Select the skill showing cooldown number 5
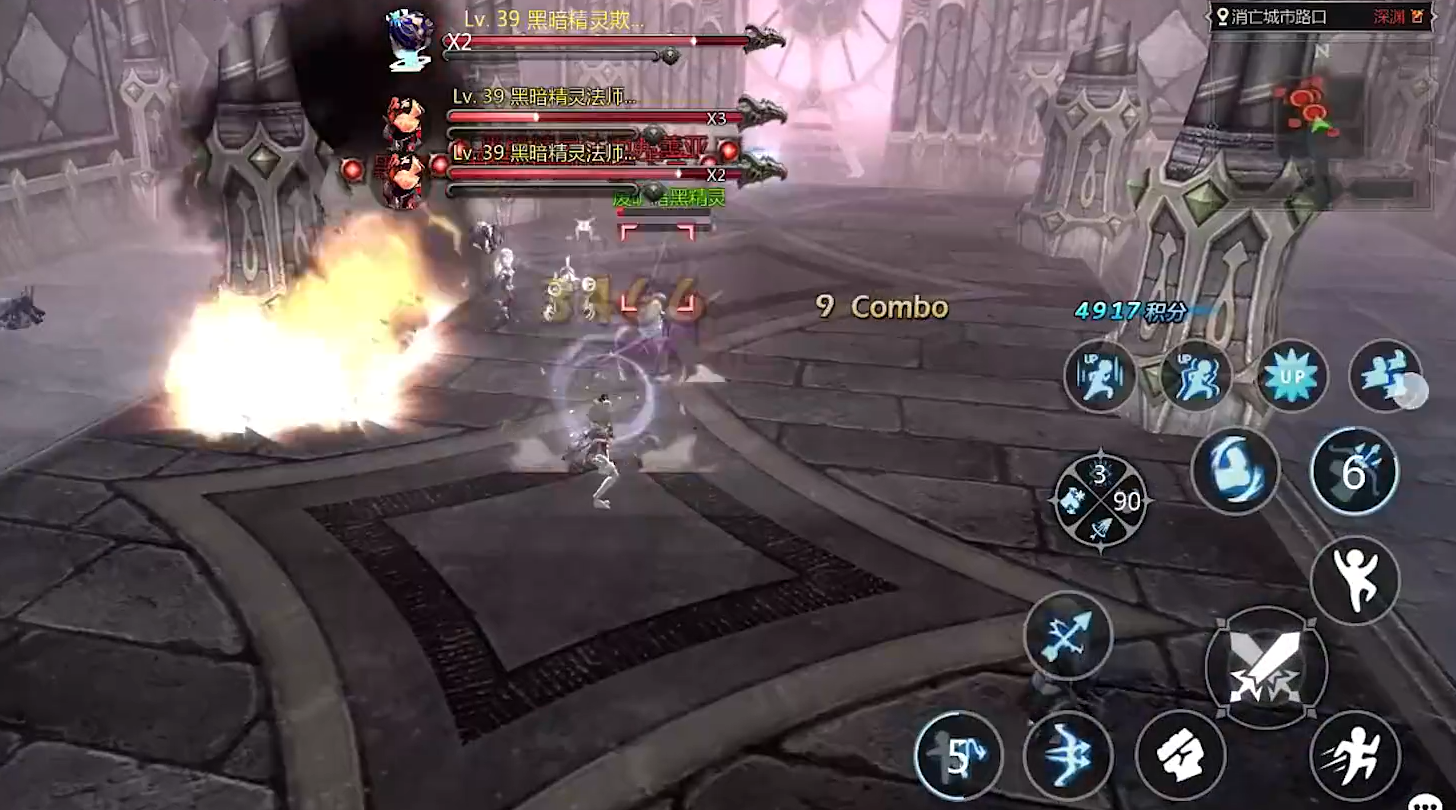Screen dimensions: 1456x810 click(x=958, y=757)
